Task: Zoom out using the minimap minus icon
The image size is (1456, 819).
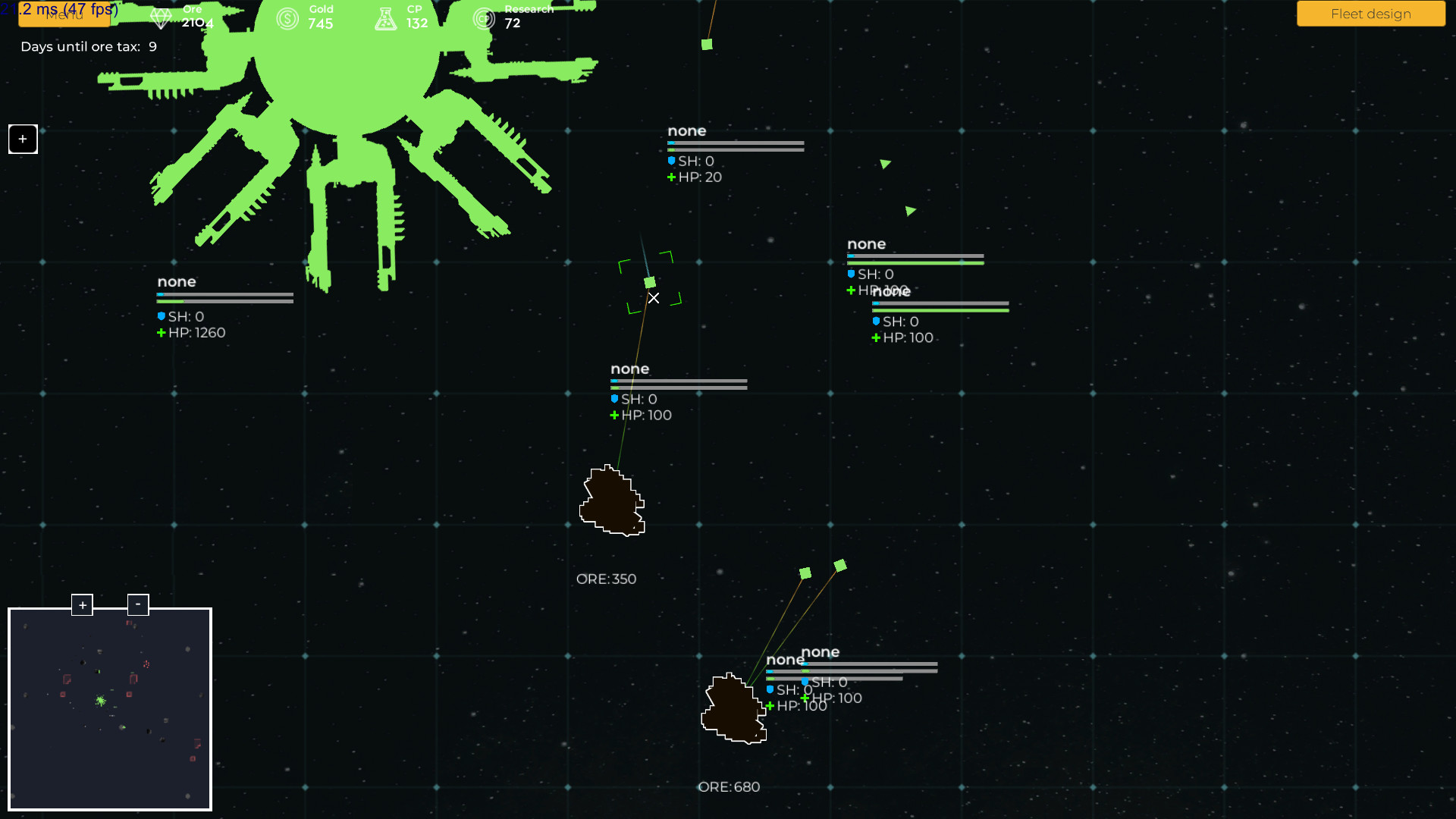Action: (137, 604)
